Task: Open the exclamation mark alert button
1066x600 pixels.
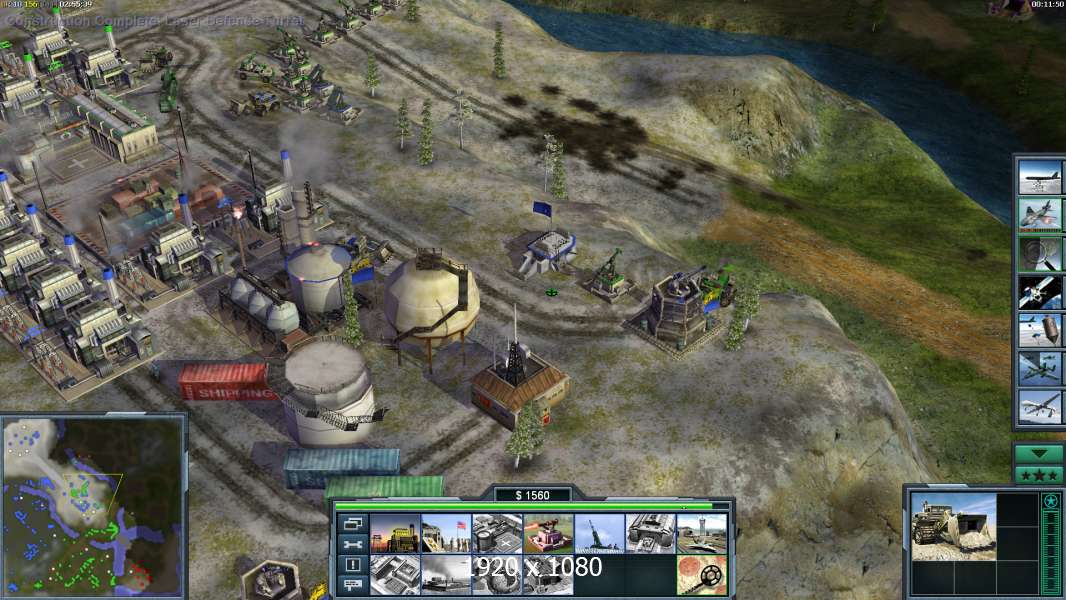Action: point(353,565)
